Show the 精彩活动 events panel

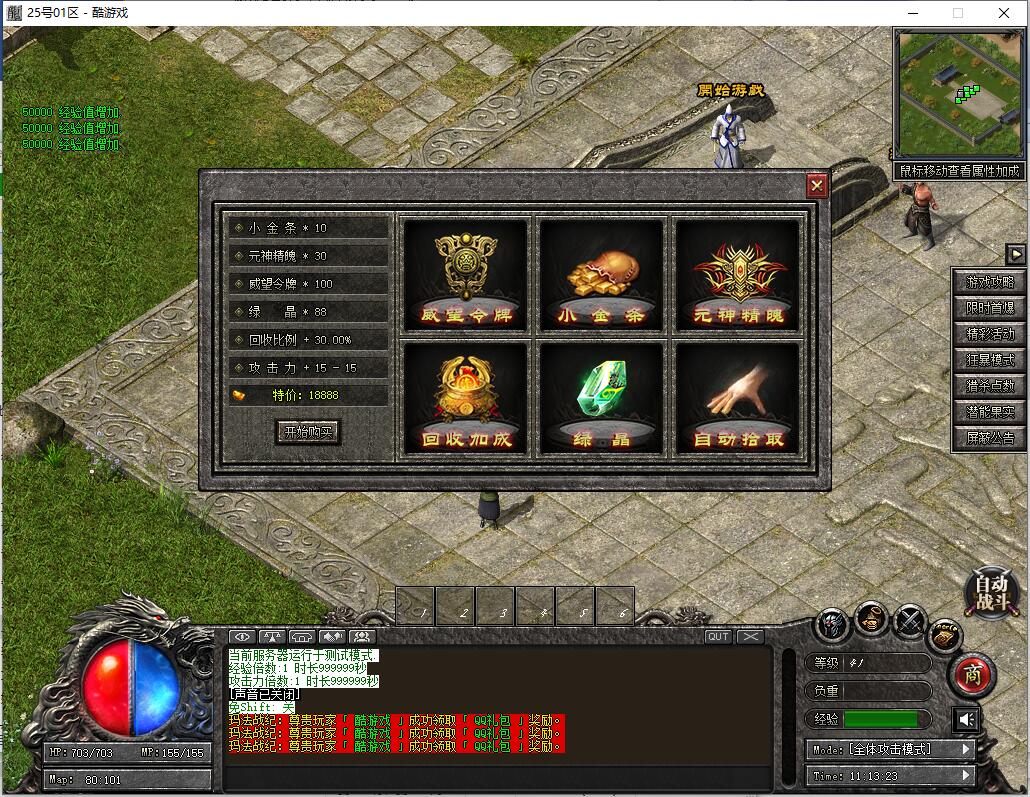989,334
